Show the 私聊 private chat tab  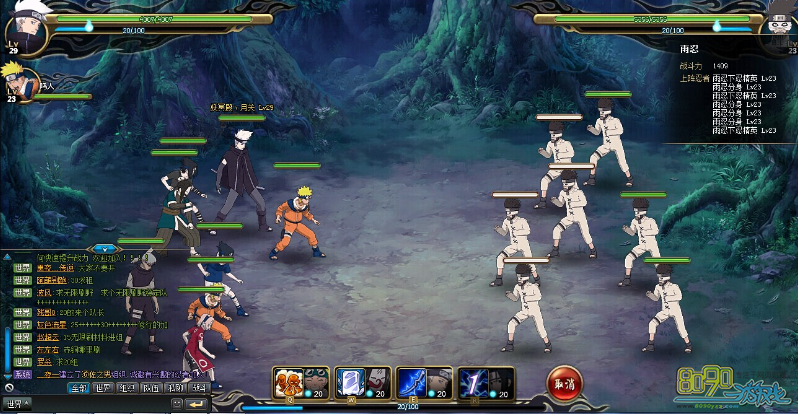tap(176, 388)
